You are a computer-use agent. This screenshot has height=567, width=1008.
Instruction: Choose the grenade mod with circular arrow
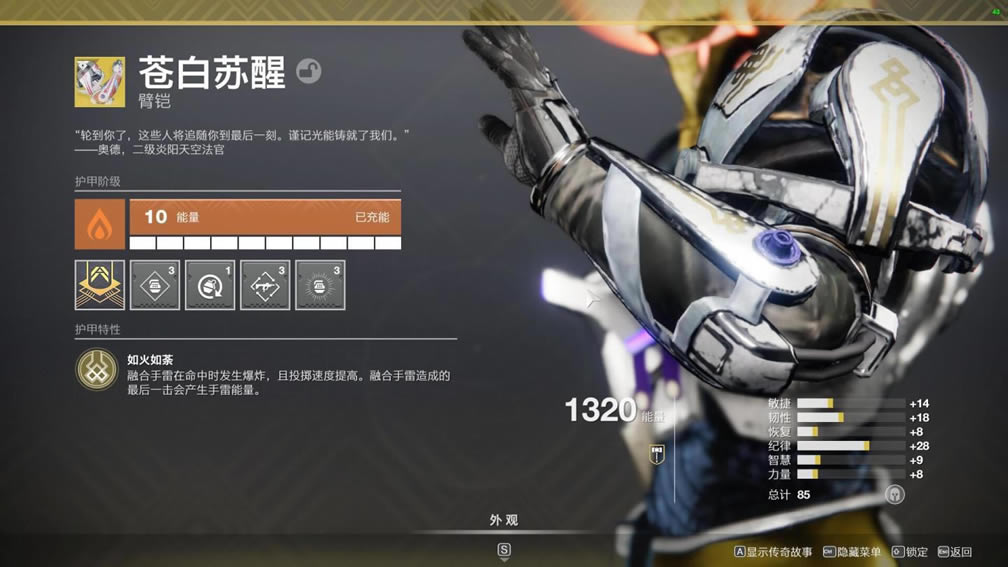(x=210, y=285)
